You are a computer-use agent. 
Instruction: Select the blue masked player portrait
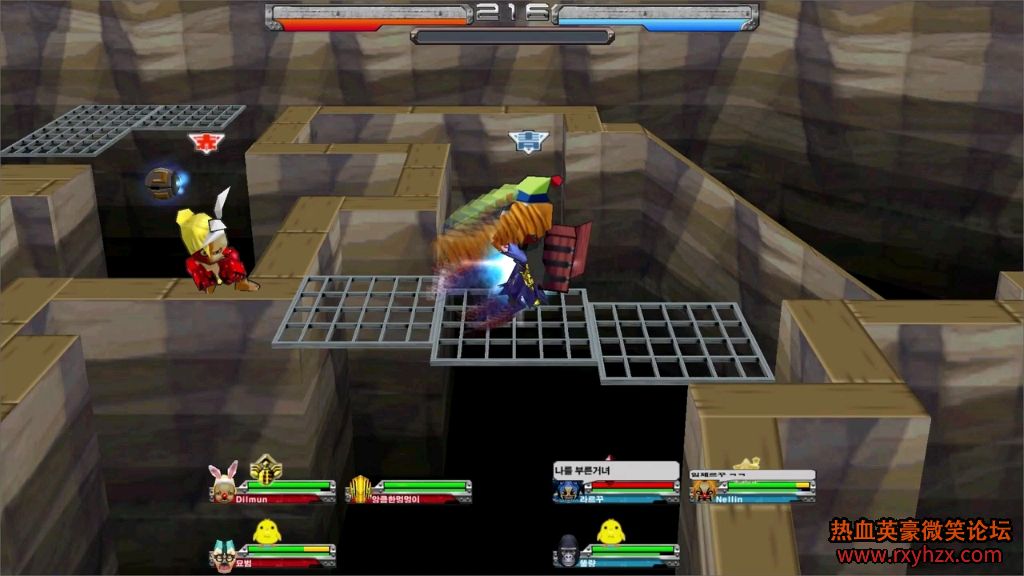point(566,490)
